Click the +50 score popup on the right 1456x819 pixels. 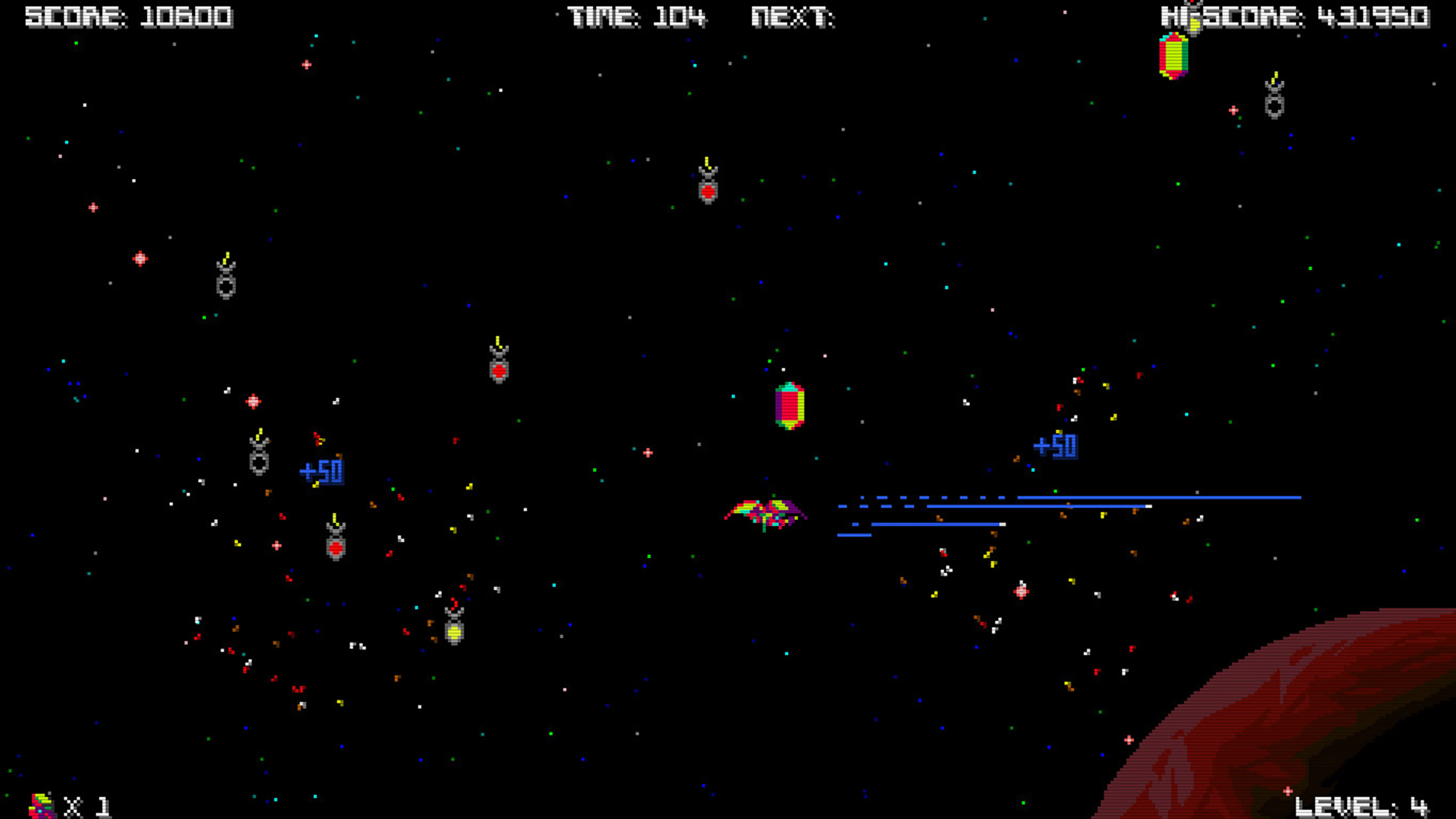(1056, 447)
